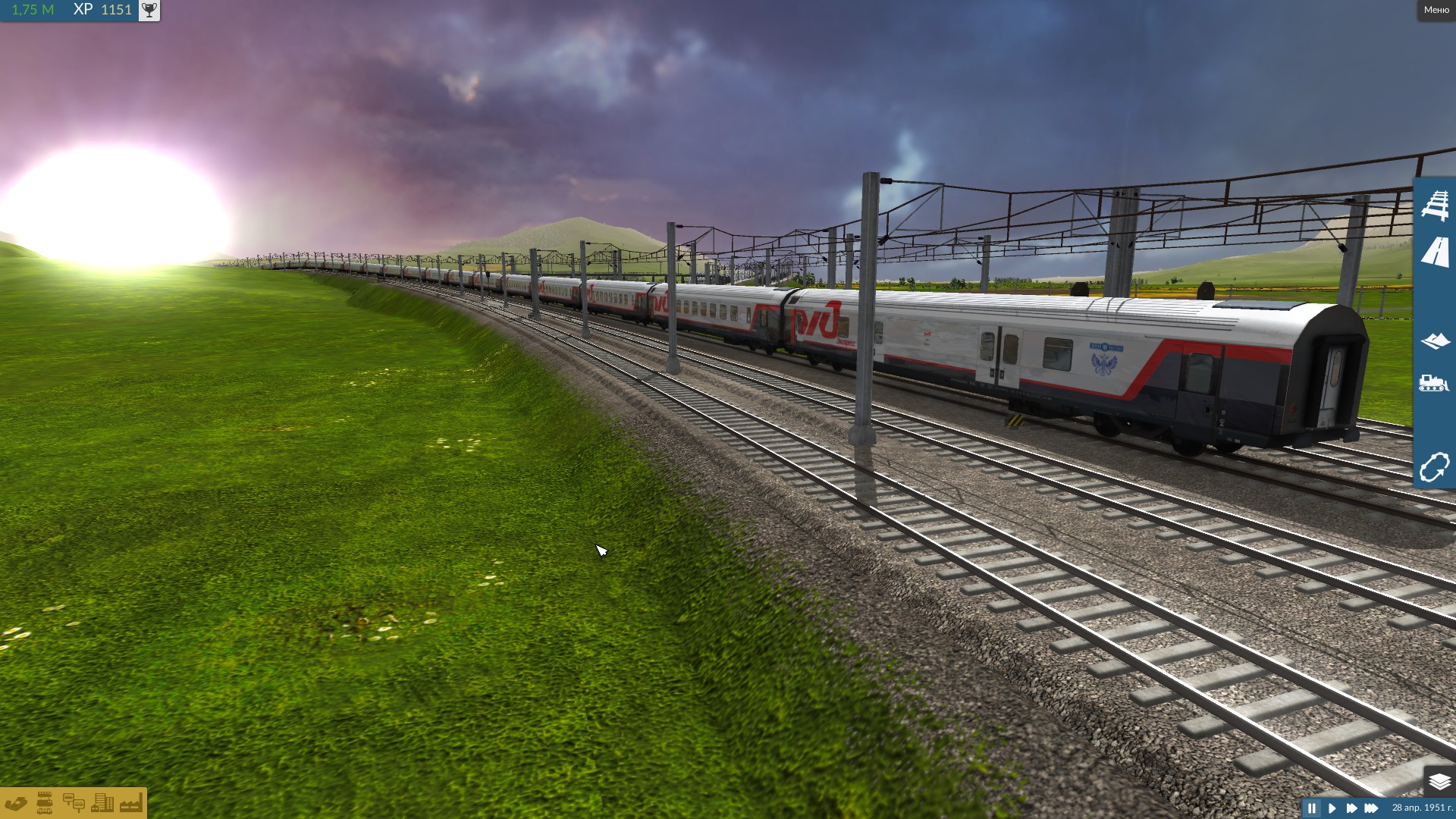Open the vehicles list
This screenshot has width=1456, height=819.
(45, 802)
